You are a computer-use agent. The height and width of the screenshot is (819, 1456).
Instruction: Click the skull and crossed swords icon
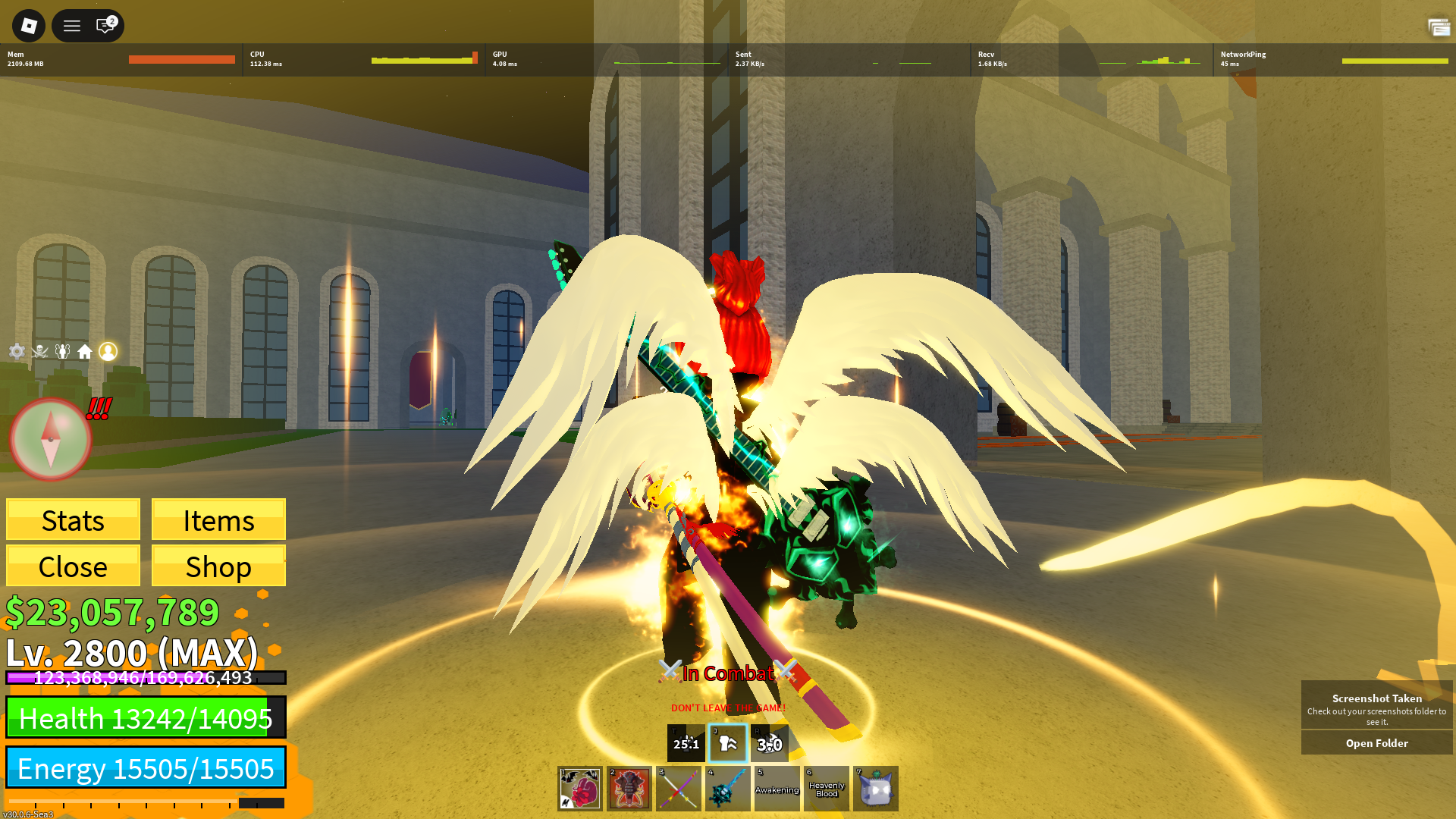tap(40, 351)
